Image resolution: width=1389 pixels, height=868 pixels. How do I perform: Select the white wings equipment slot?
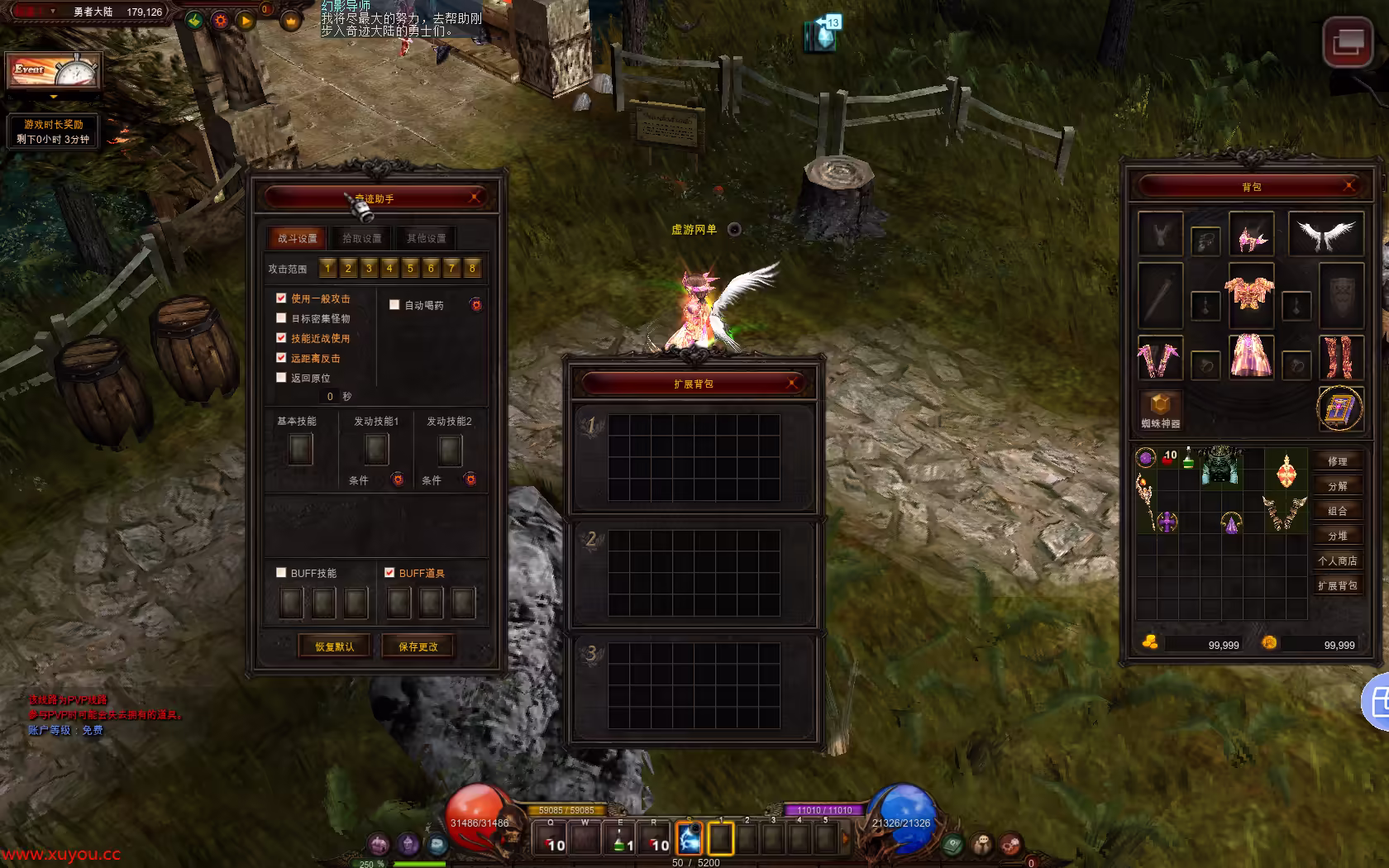(x=1326, y=235)
